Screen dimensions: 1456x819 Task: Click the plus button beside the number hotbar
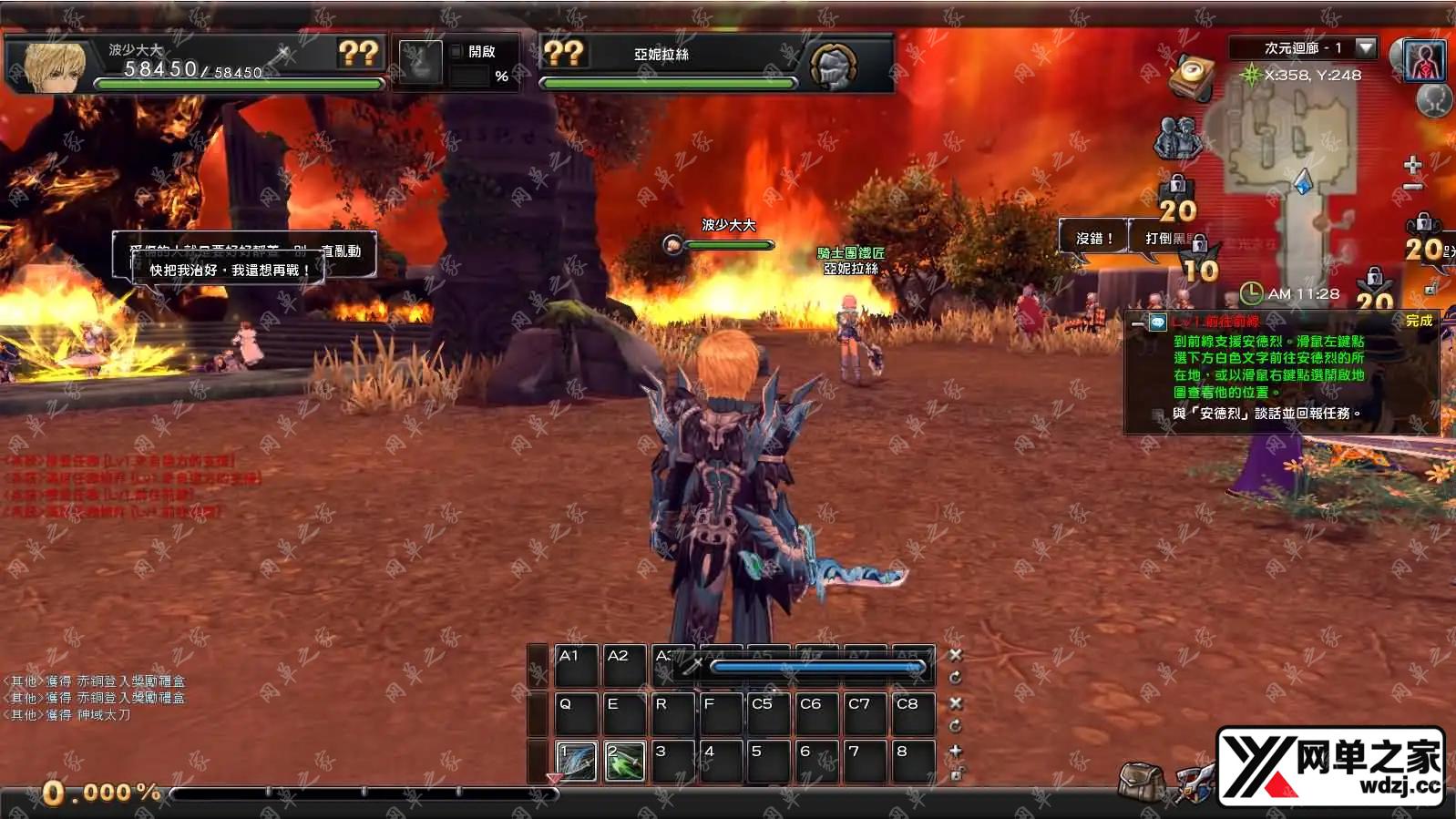[955, 751]
